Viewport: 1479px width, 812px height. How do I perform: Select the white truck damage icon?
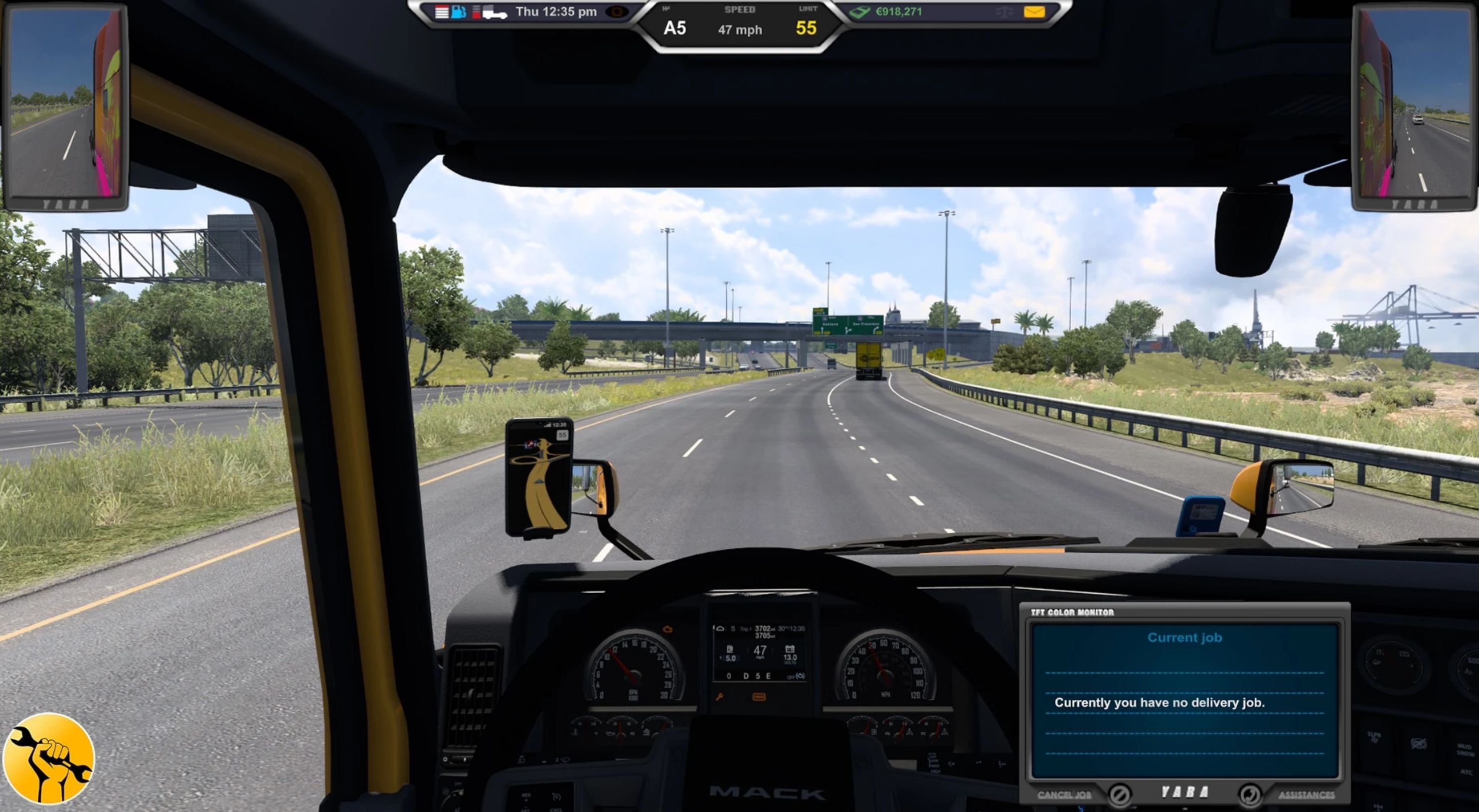(x=494, y=12)
